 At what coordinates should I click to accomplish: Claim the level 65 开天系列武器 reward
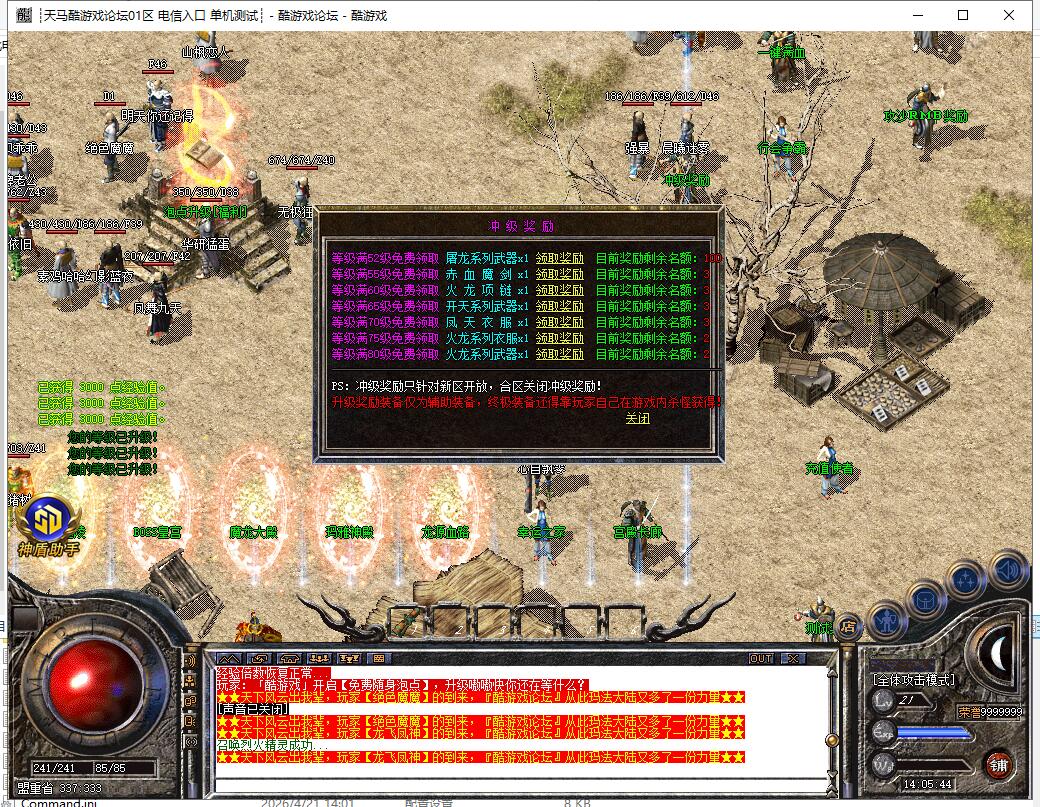tap(560, 305)
